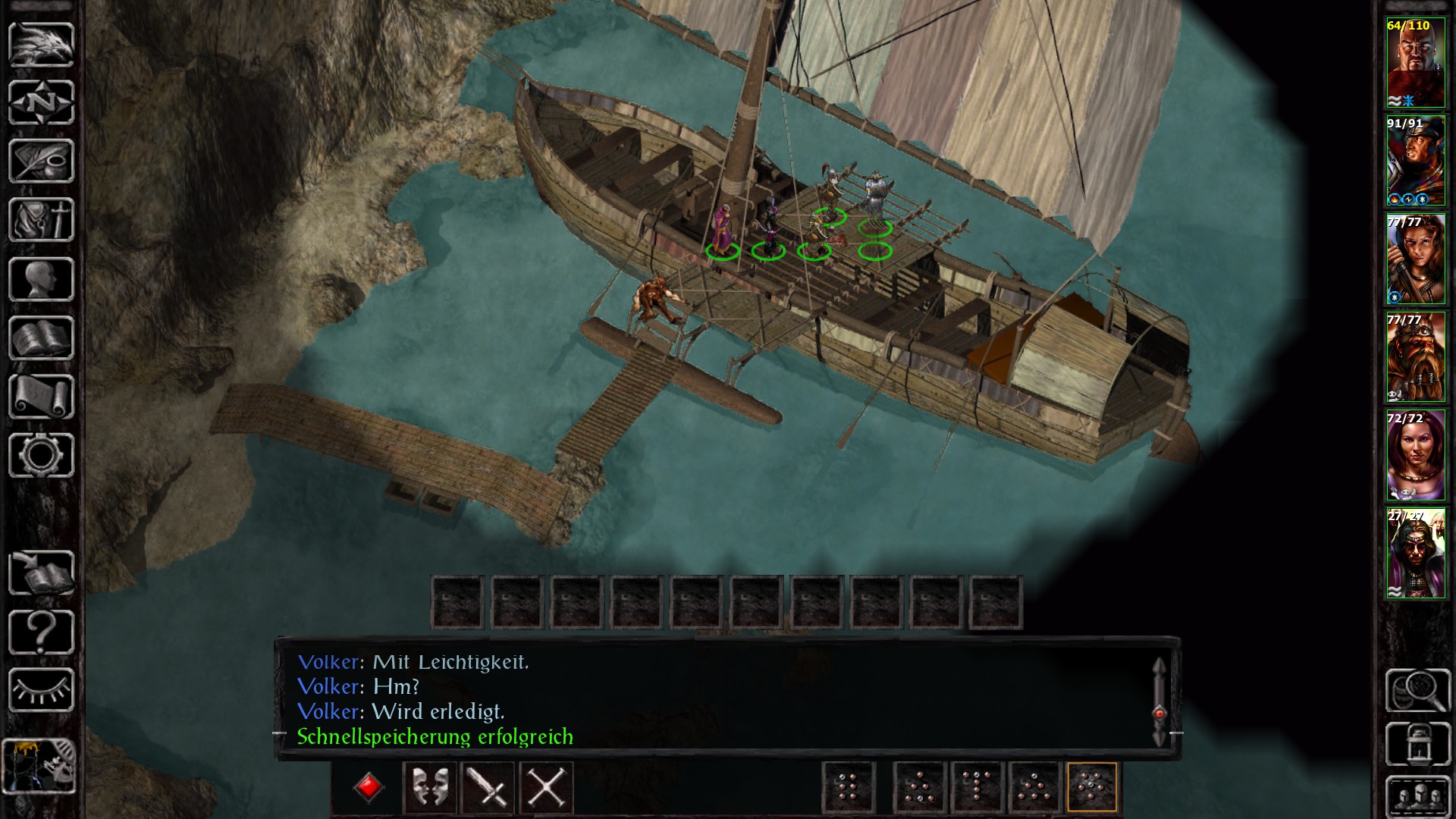Open the journal with the quill icon
This screenshot has width=1456, height=819.
[41, 161]
